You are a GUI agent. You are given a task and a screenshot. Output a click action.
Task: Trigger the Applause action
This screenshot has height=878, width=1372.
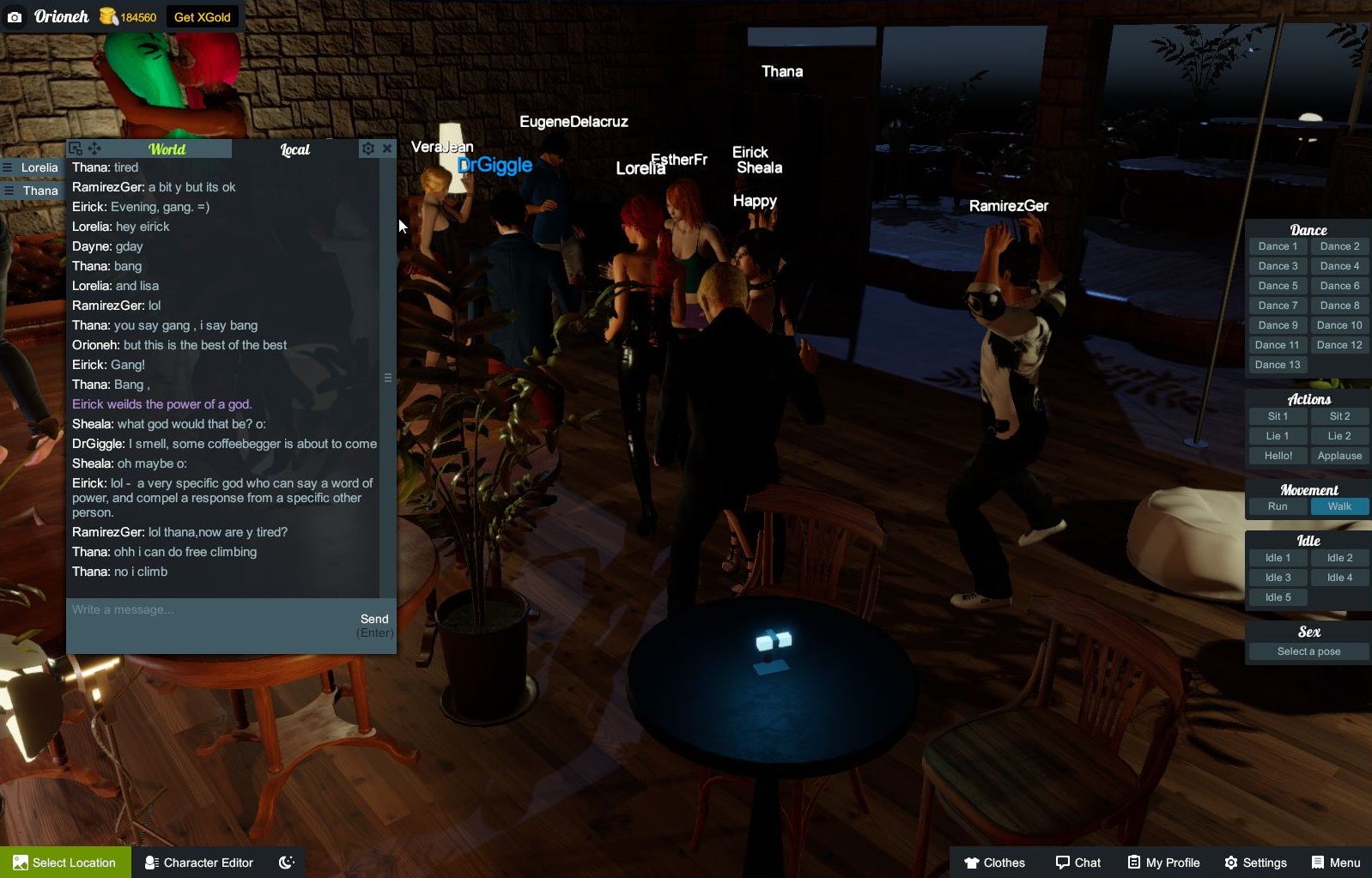(x=1339, y=456)
